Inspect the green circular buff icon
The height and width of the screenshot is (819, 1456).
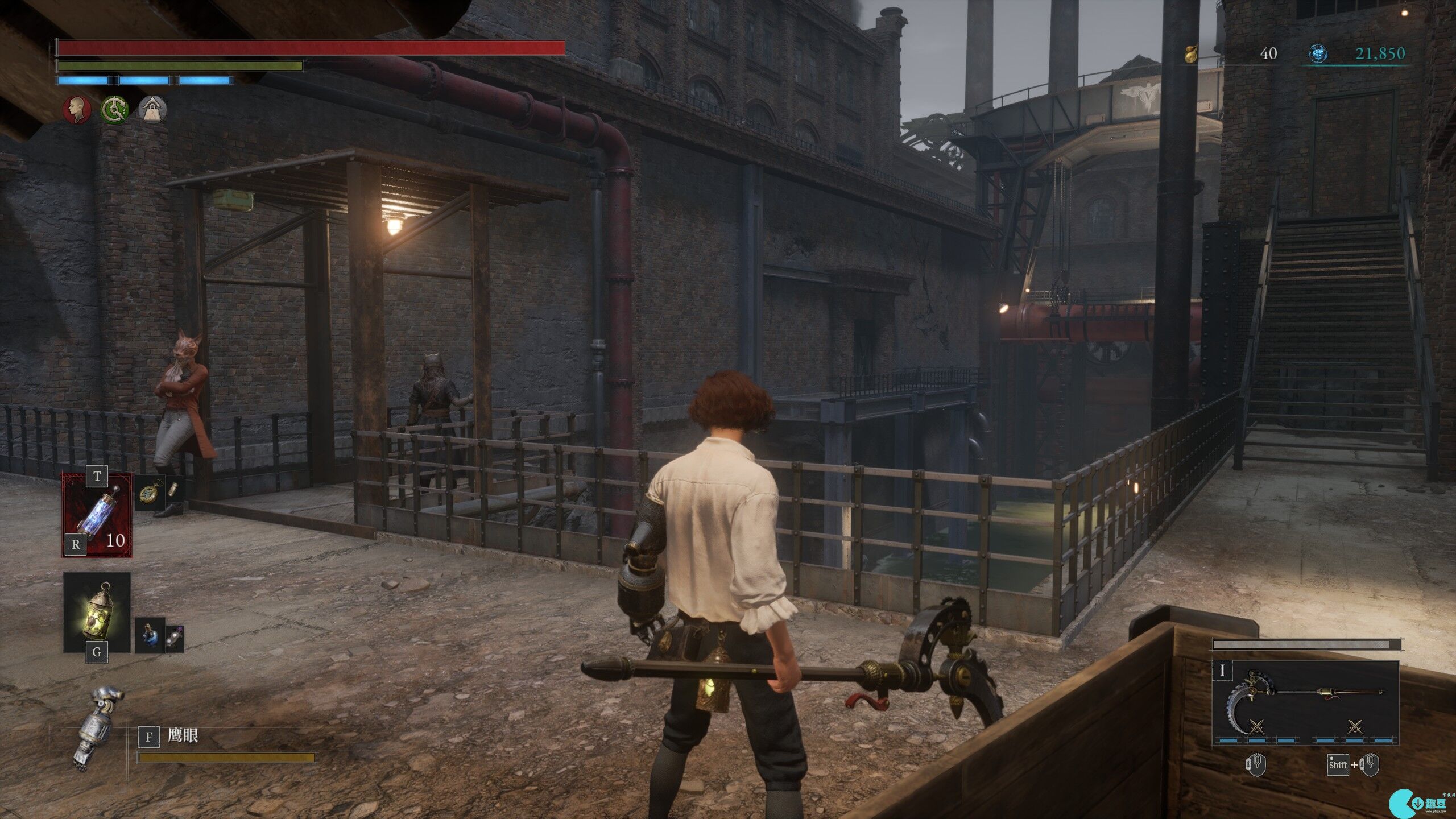tap(114, 109)
